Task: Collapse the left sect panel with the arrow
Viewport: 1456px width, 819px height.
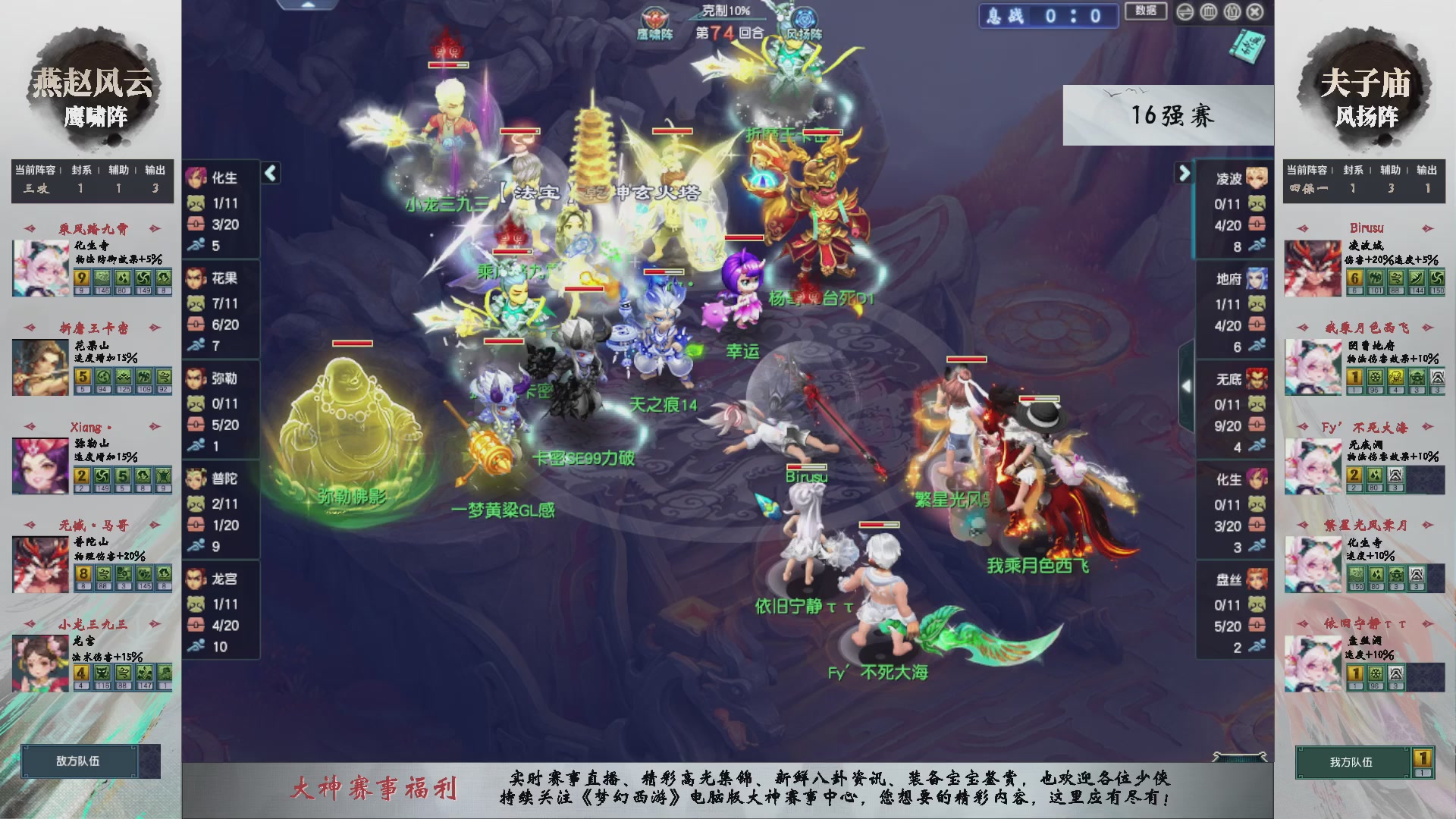Action: (x=270, y=173)
